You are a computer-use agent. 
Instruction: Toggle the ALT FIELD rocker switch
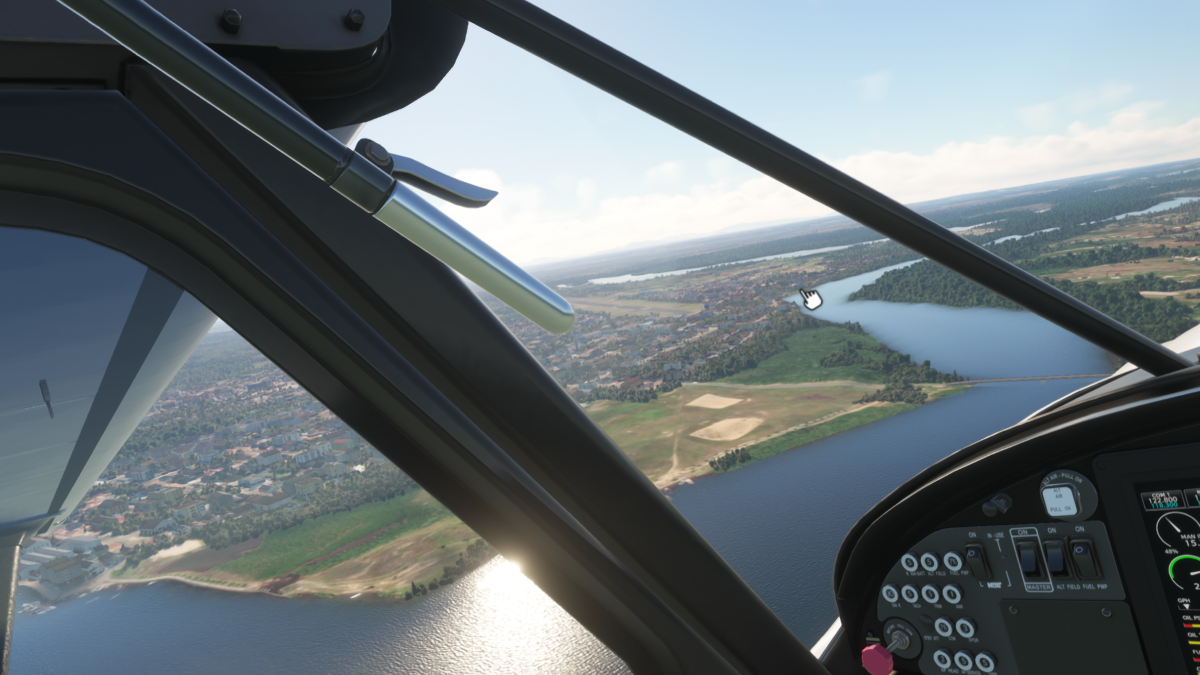[1055, 558]
